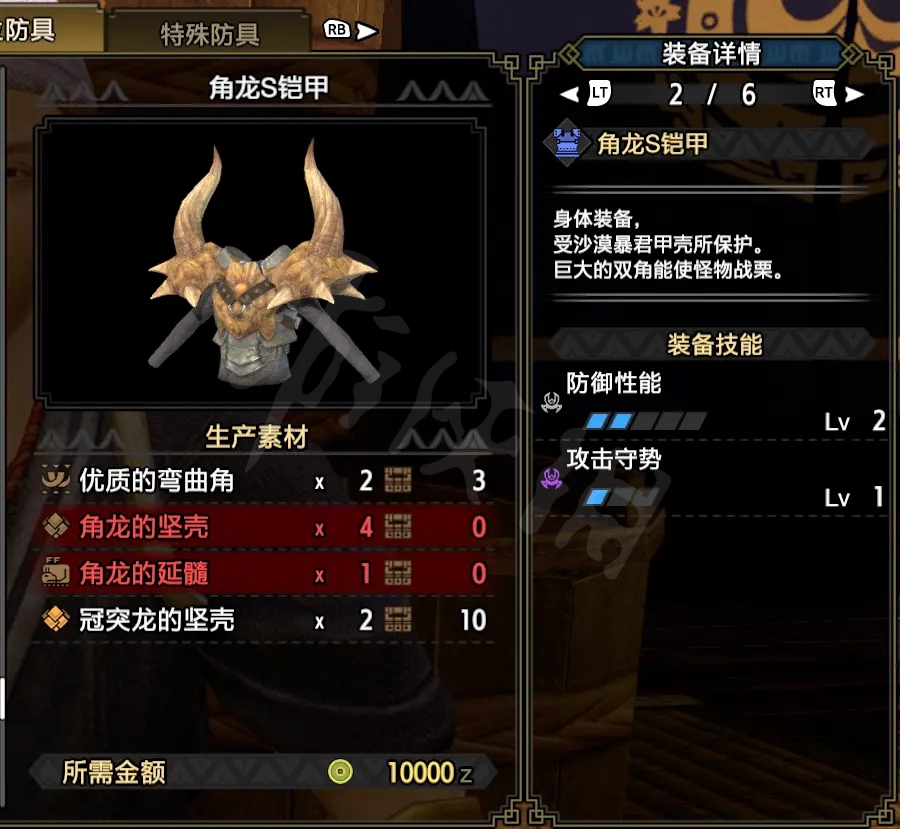
Task: Select the 攻击守势 skill entry
Action: pyautogui.click(x=712, y=478)
